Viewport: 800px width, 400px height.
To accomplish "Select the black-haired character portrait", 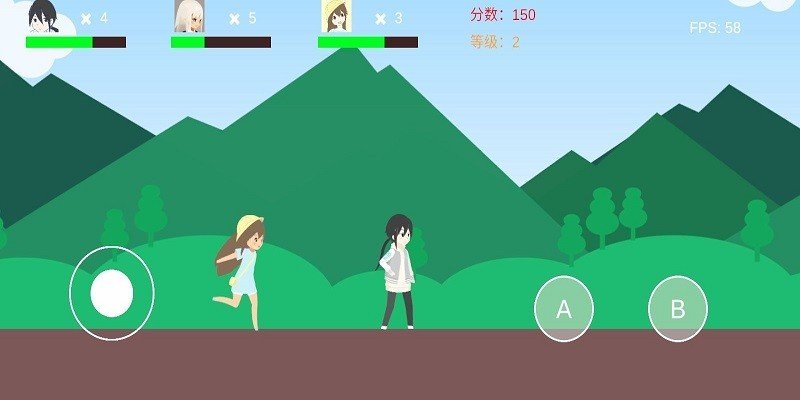I will pyautogui.click(x=43, y=17).
